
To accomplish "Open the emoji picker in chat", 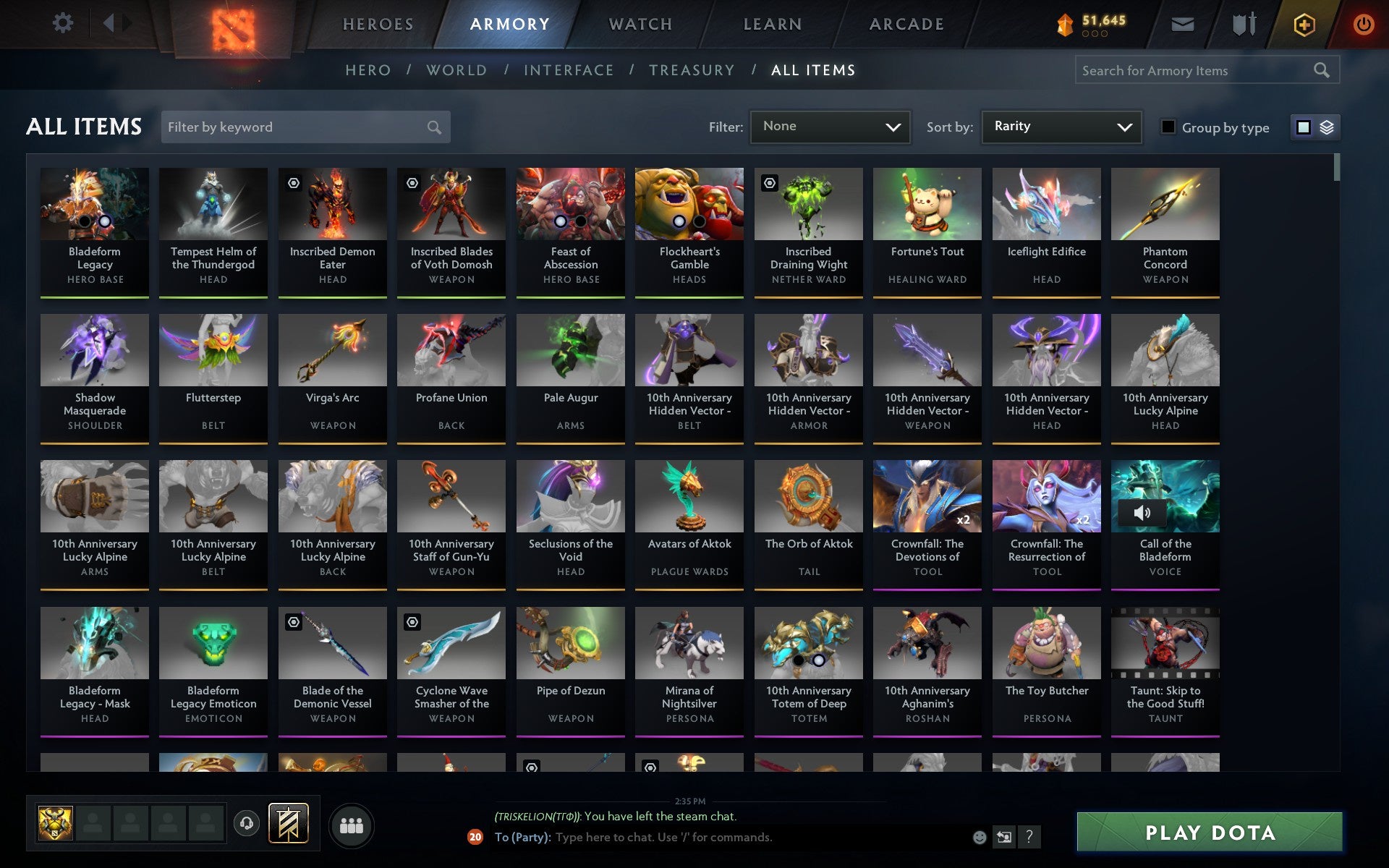I will [x=980, y=838].
